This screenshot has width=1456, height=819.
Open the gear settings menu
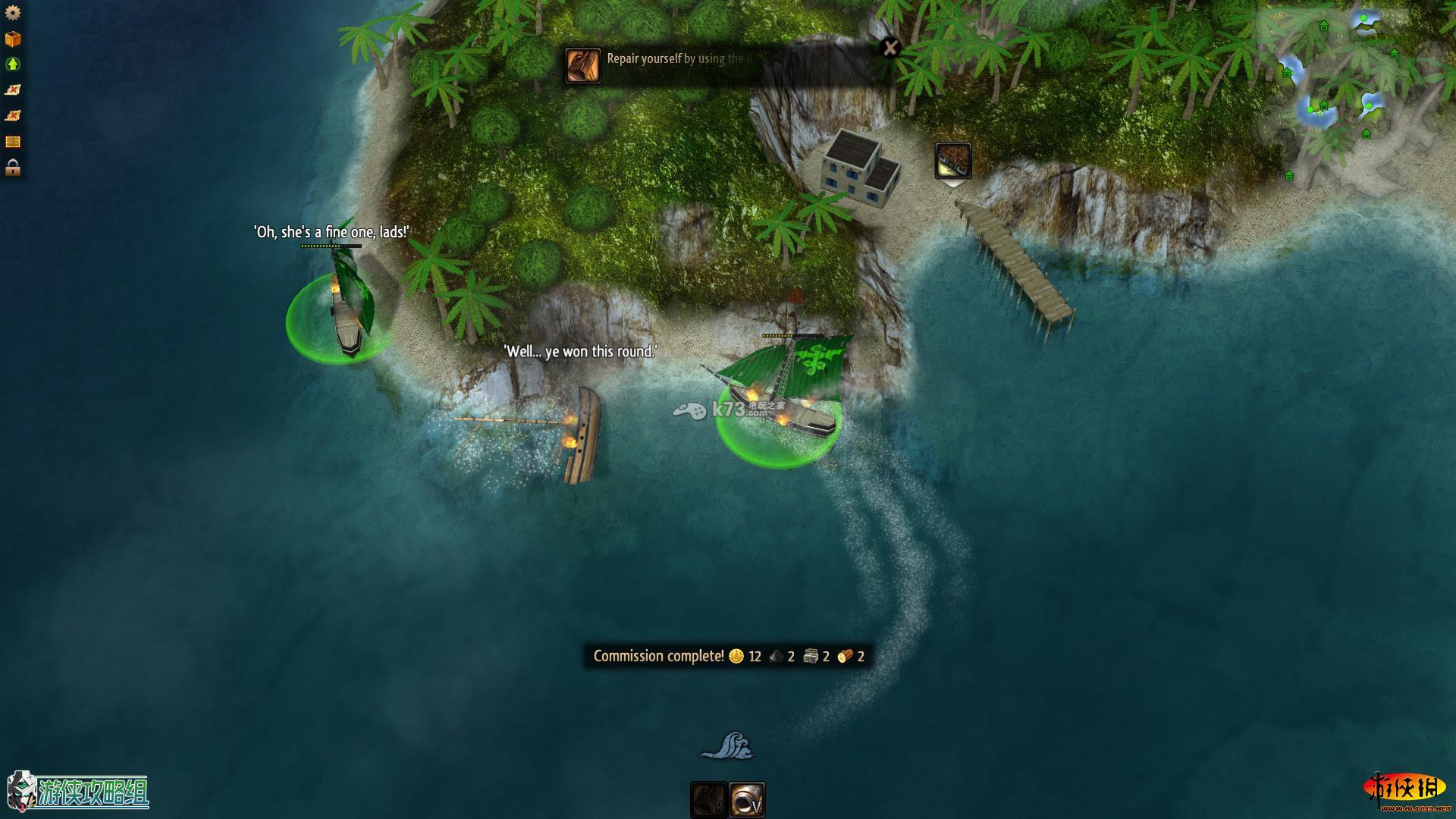click(13, 13)
